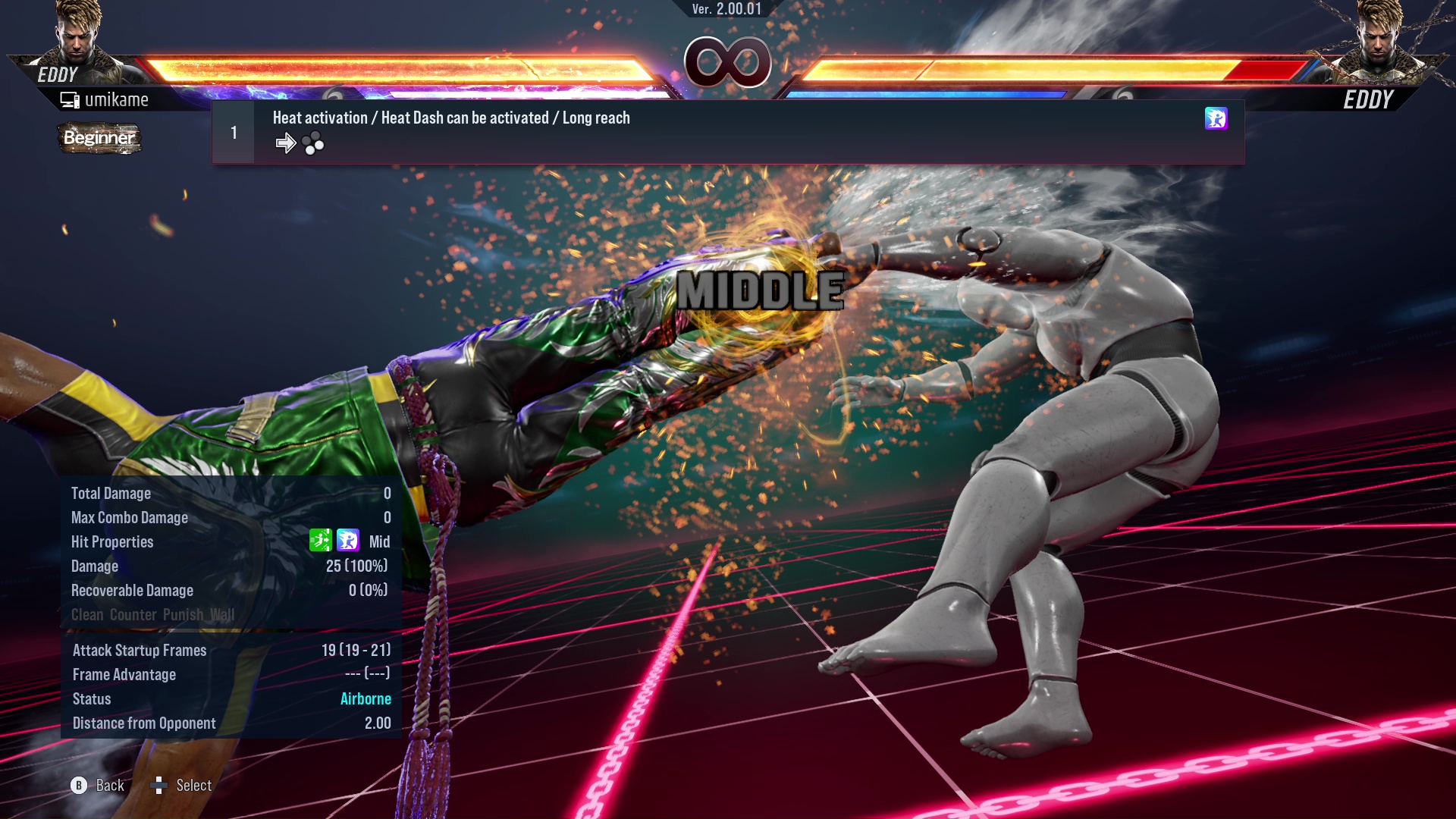Select the Heat activation move entry
The image size is (1456, 819).
click(726, 132)
